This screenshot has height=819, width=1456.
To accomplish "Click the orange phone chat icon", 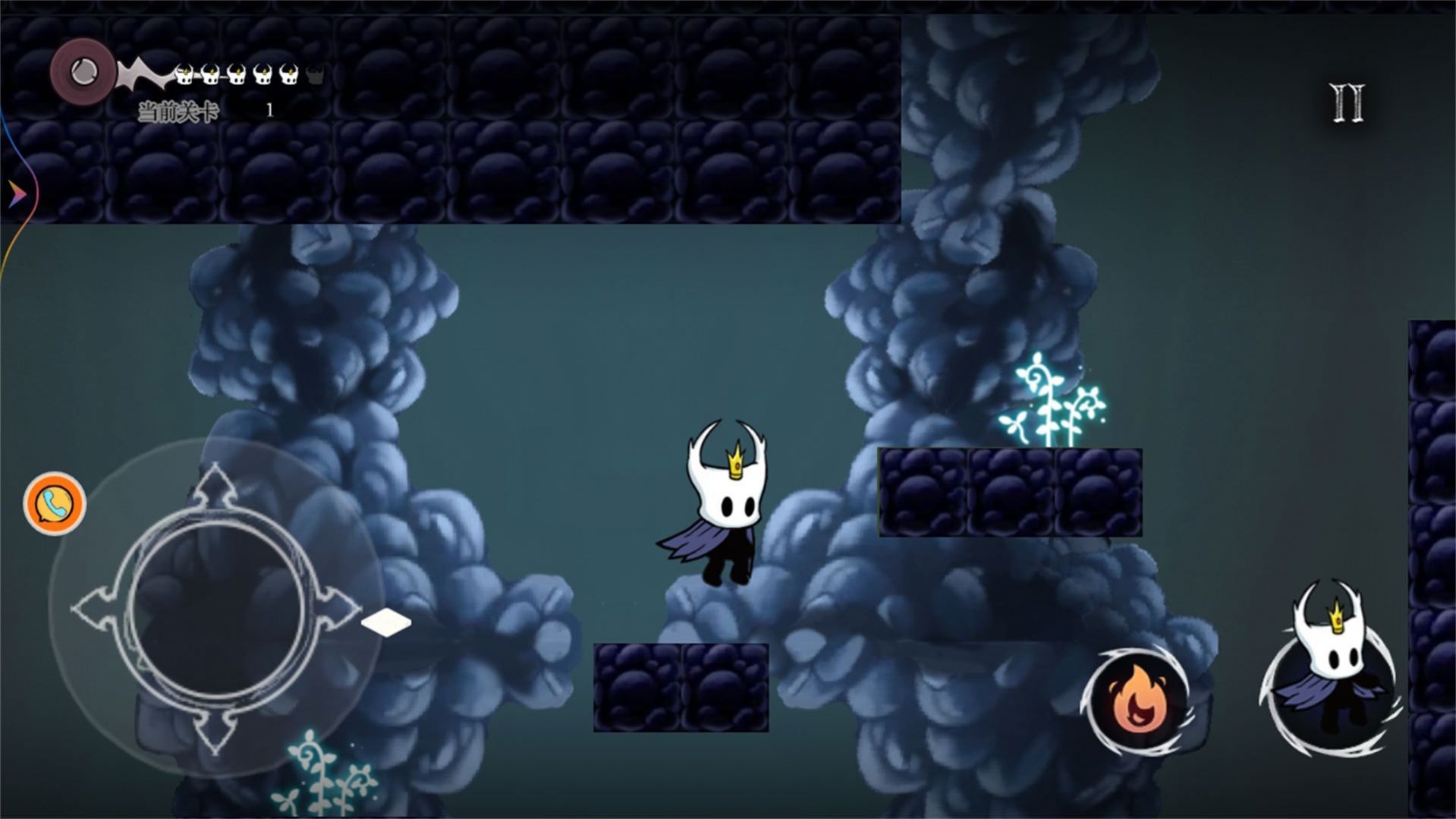I will pos(54,503).
